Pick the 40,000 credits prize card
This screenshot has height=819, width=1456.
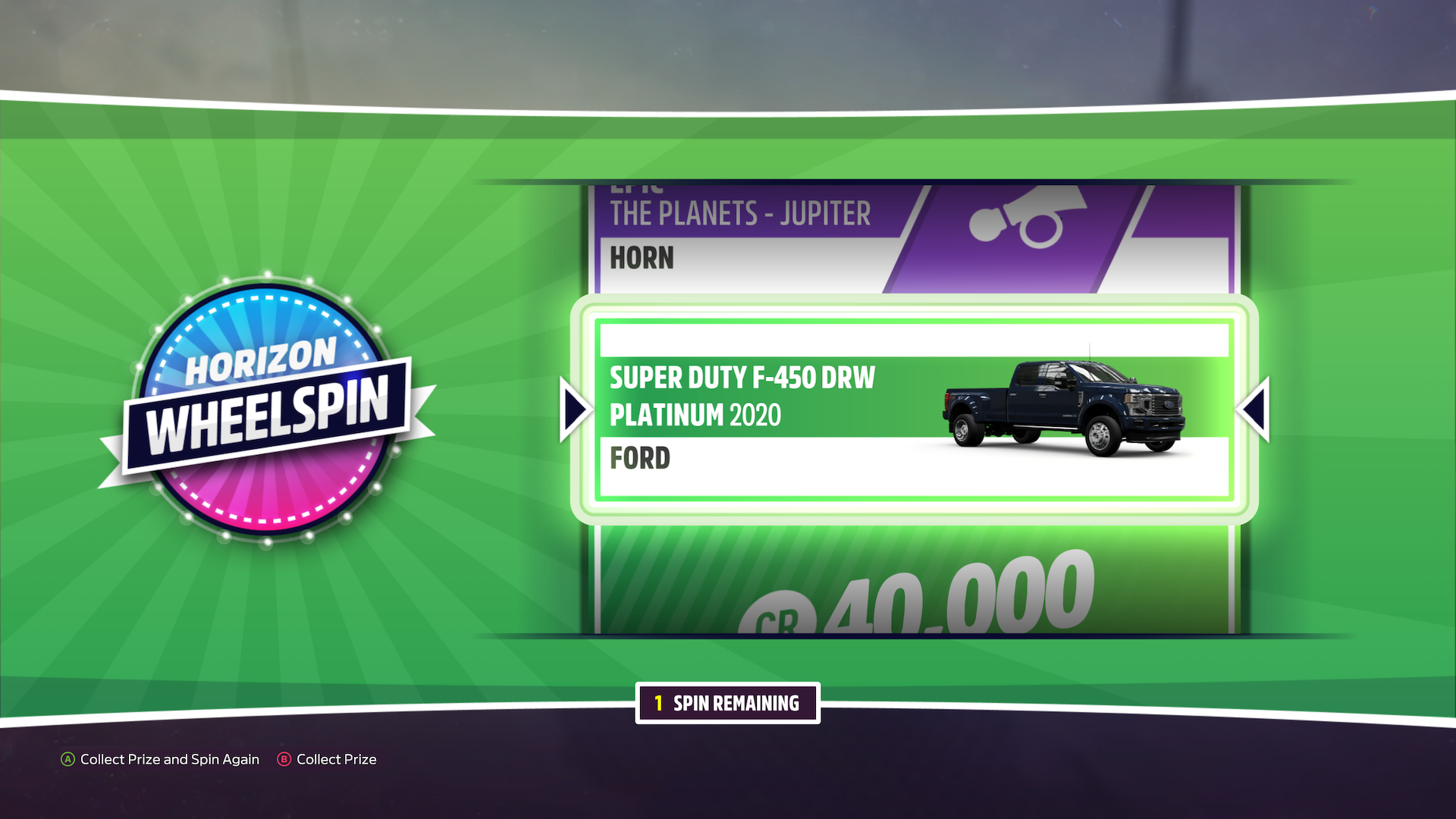[x=913, y=584]
